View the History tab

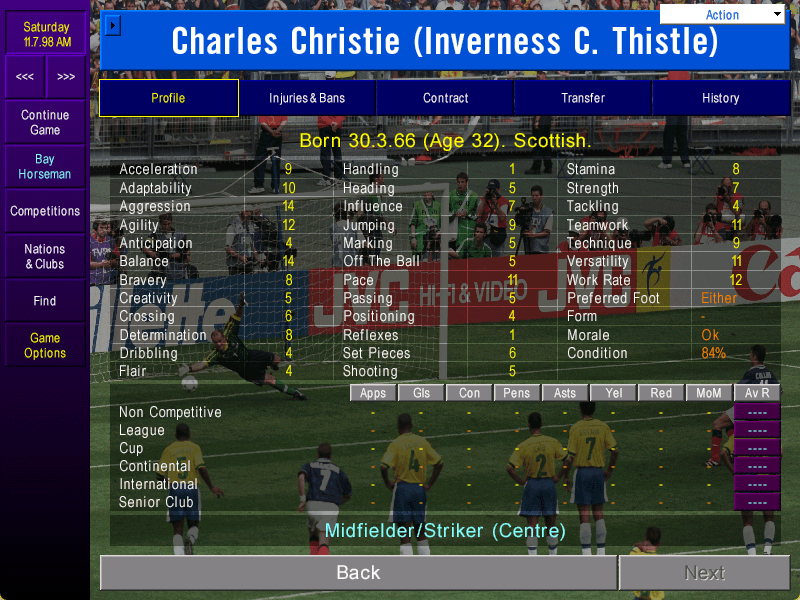(x=720, y=98)
